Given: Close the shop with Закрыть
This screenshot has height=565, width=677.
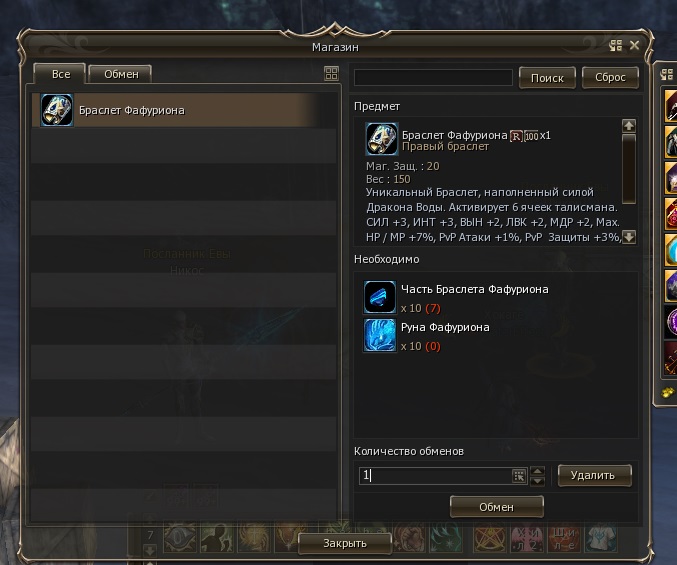Looking at the screenshot, I should (x=344, y=543).
